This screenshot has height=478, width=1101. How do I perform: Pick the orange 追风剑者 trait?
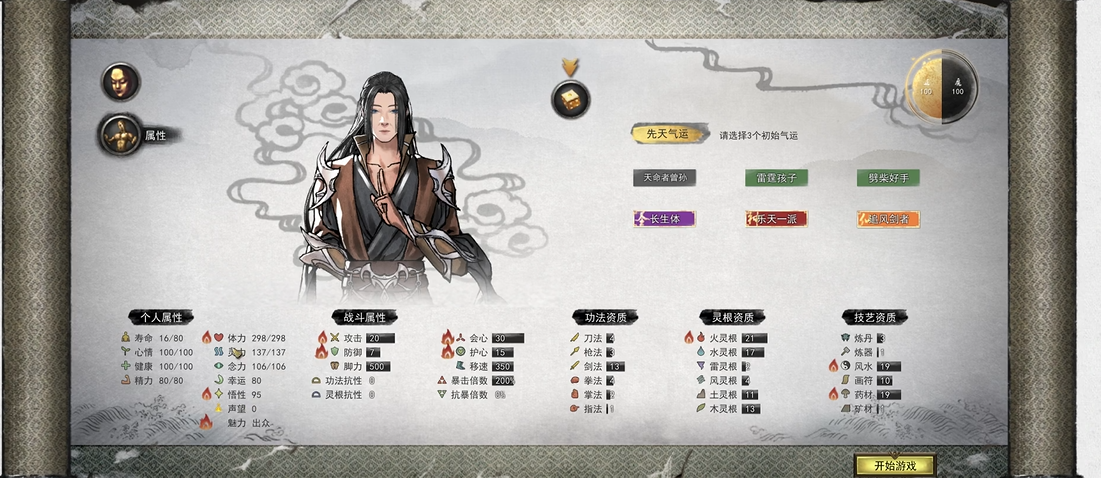pos(888,218)
